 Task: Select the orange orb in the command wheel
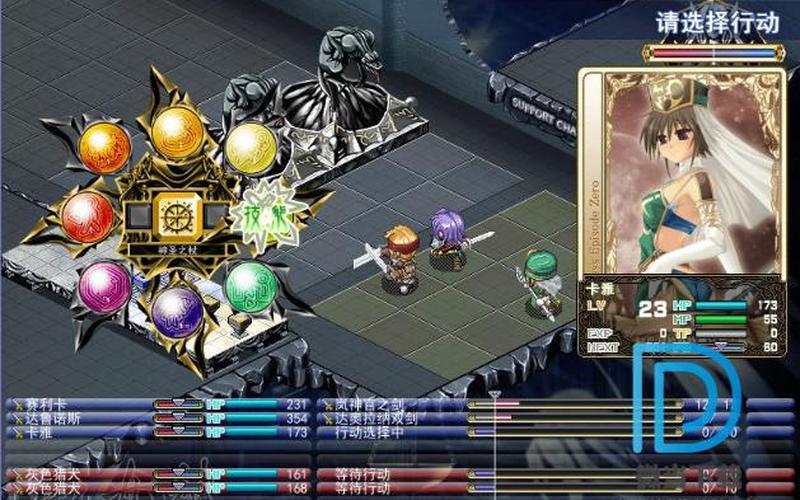[104, 148]
